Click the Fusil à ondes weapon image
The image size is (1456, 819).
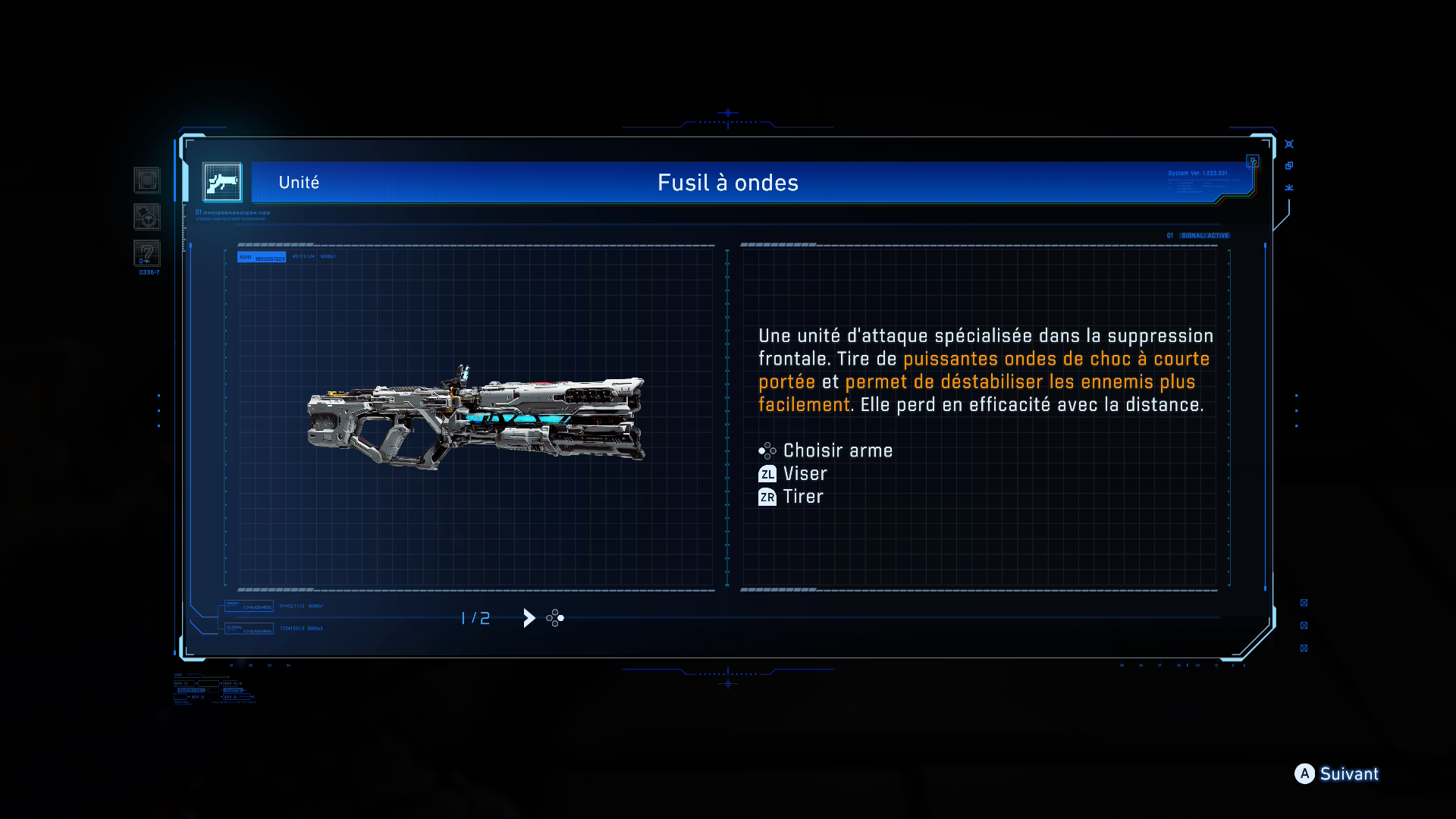tap(476, 416)
